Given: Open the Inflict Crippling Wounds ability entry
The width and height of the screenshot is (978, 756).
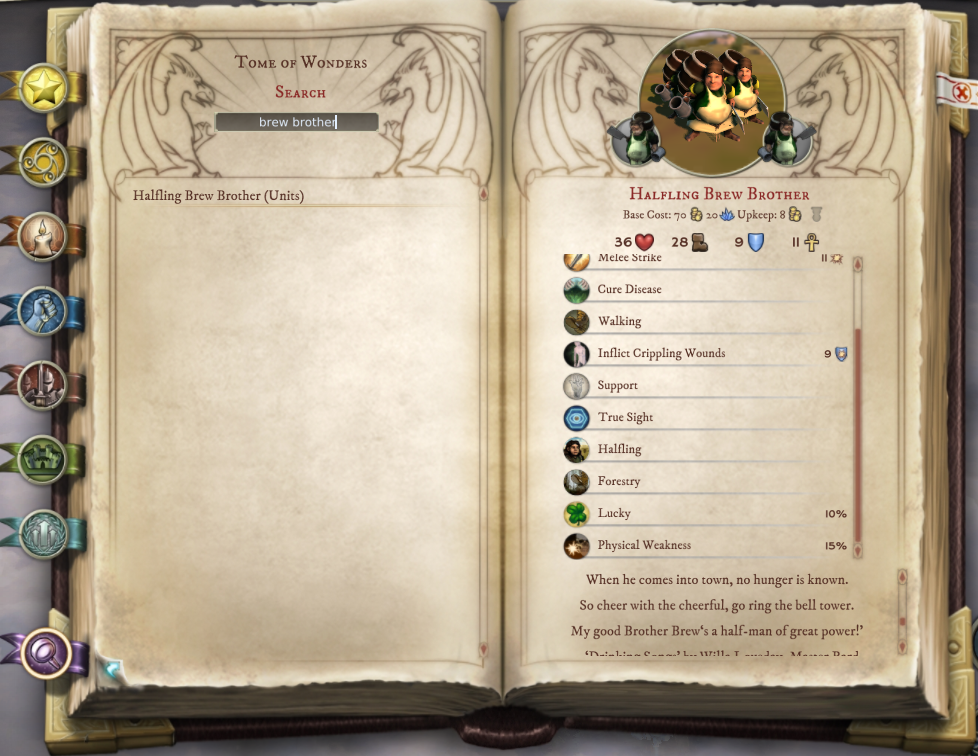Looking at the screenshot, I should click(x=661, y=353).
